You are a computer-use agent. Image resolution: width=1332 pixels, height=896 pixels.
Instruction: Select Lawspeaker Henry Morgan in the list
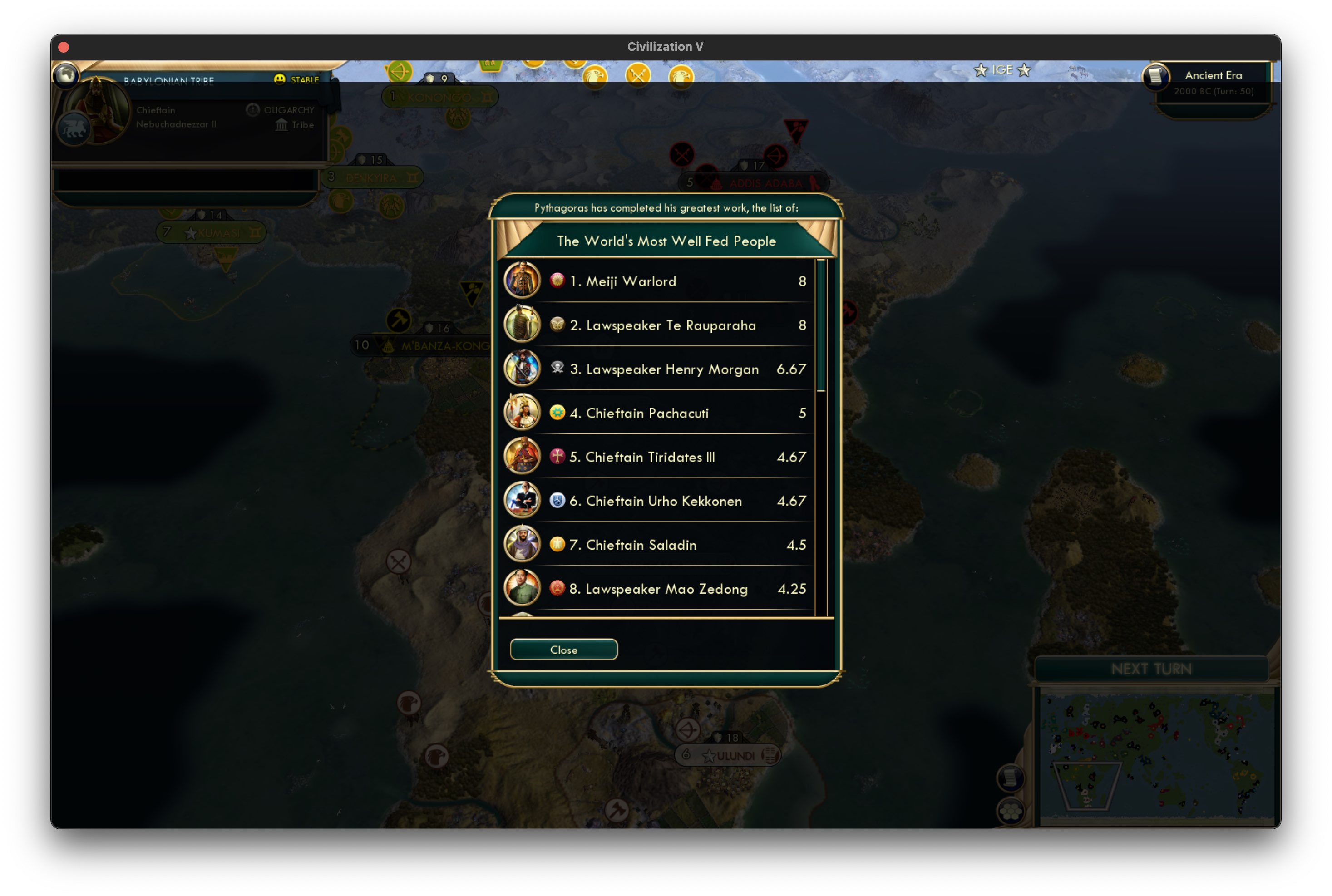coord(657,369)
